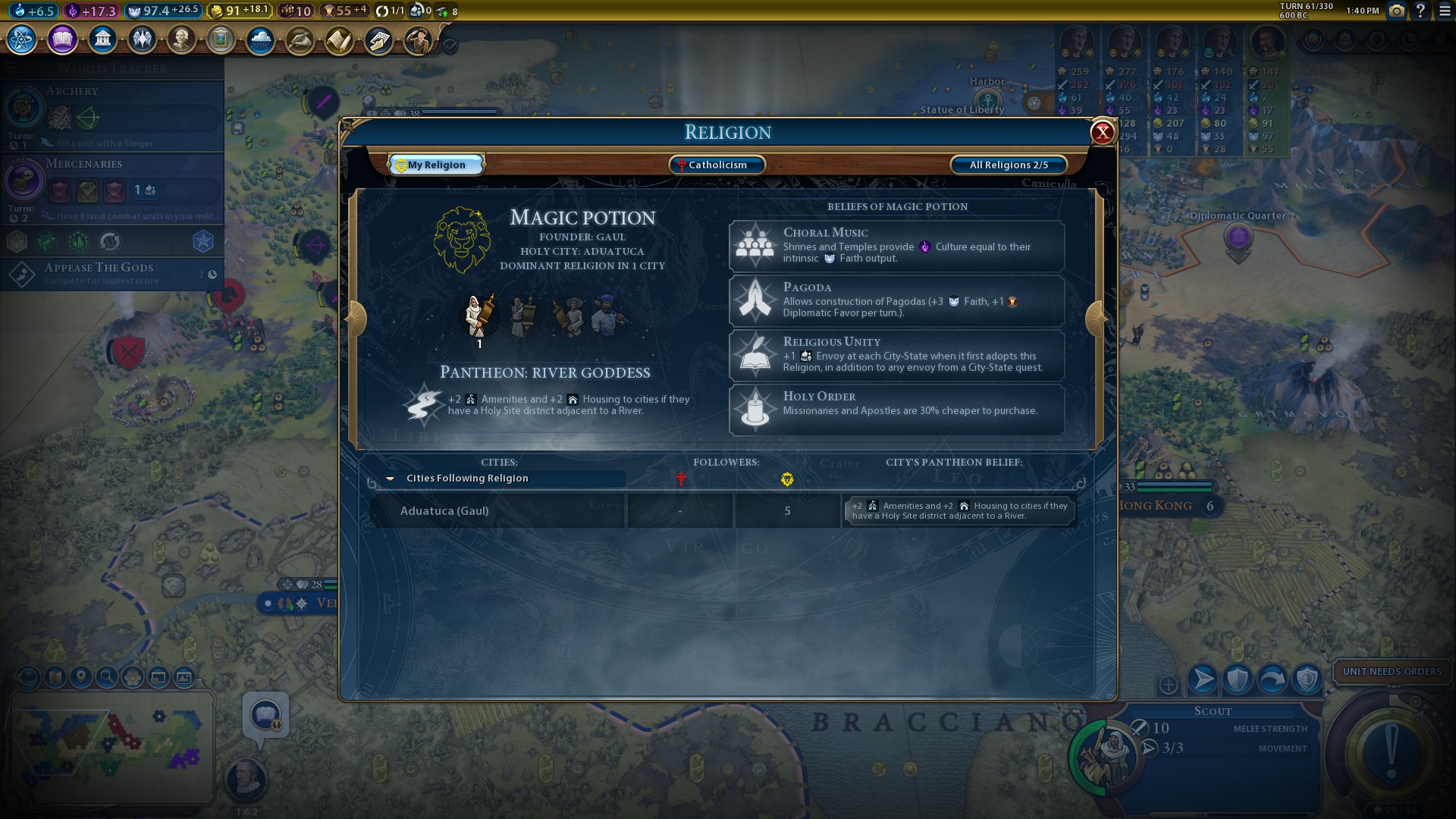
Task: Click the minimap
Action: tap(110, 747)
